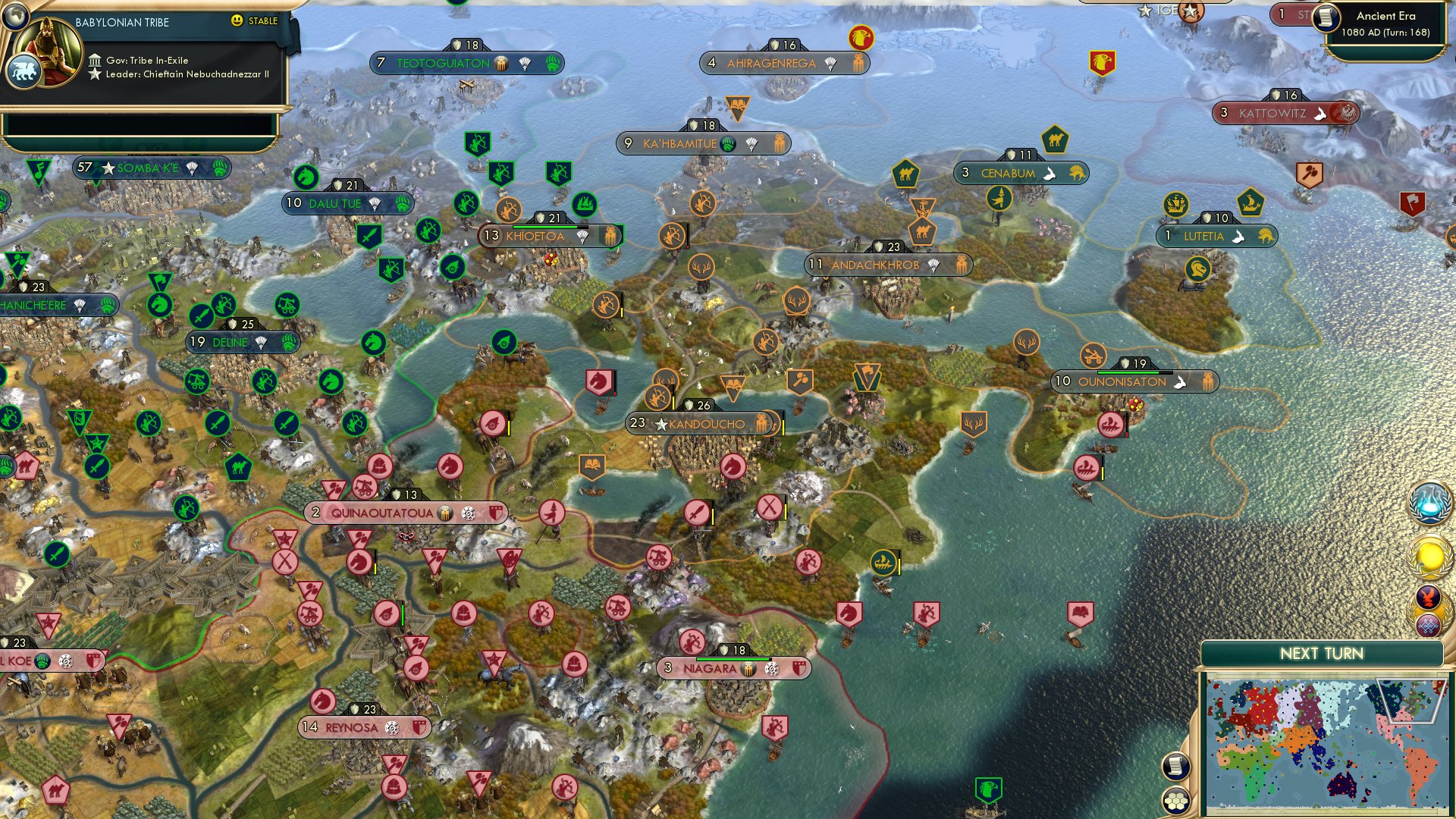The height and width of the screenshot is (819, 1456).
Task: Expand the Kandoucho city banner
Action: (x=701, y=423)
